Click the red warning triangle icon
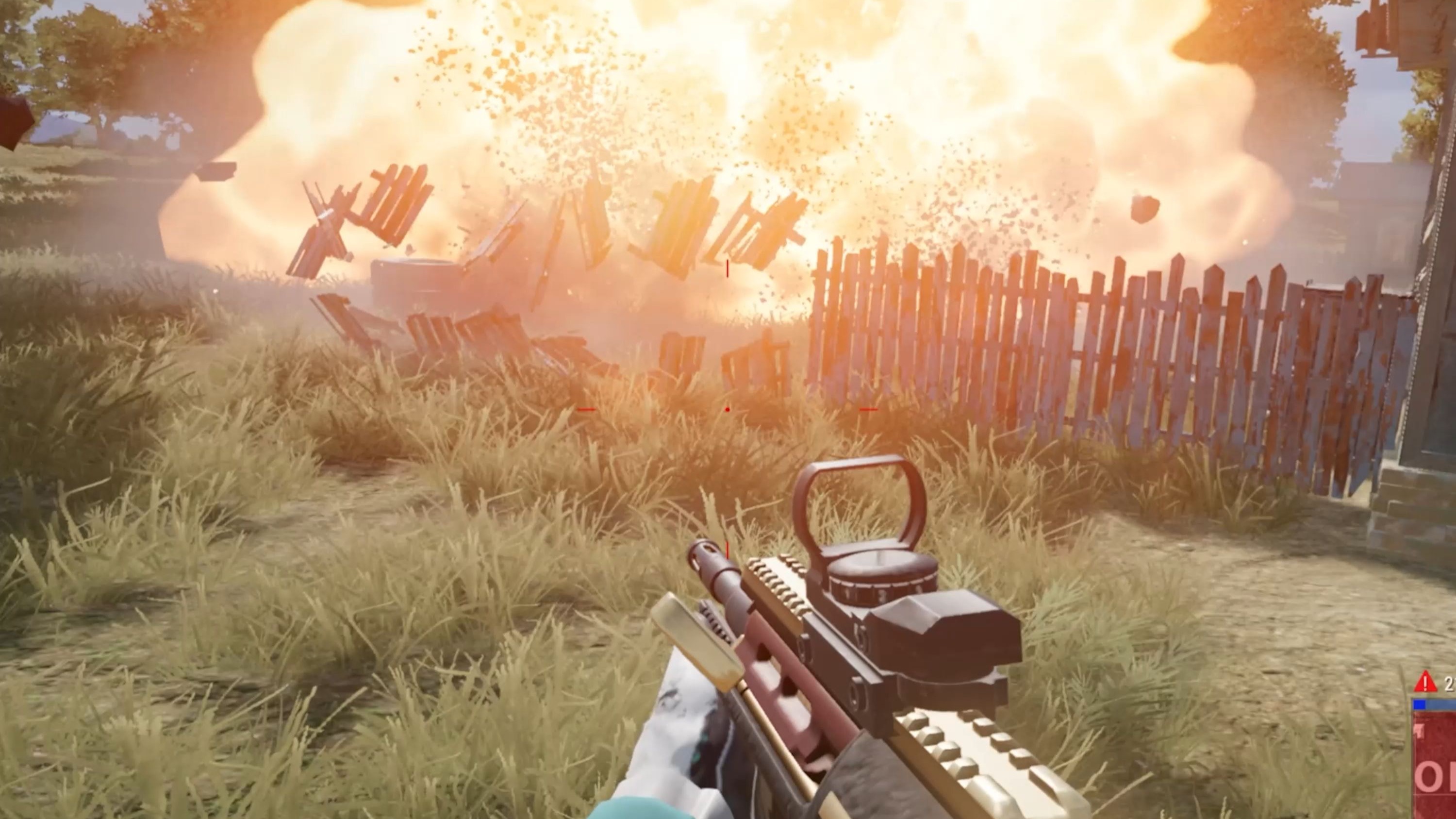Screen dimensions: 1456x819 1425,682
